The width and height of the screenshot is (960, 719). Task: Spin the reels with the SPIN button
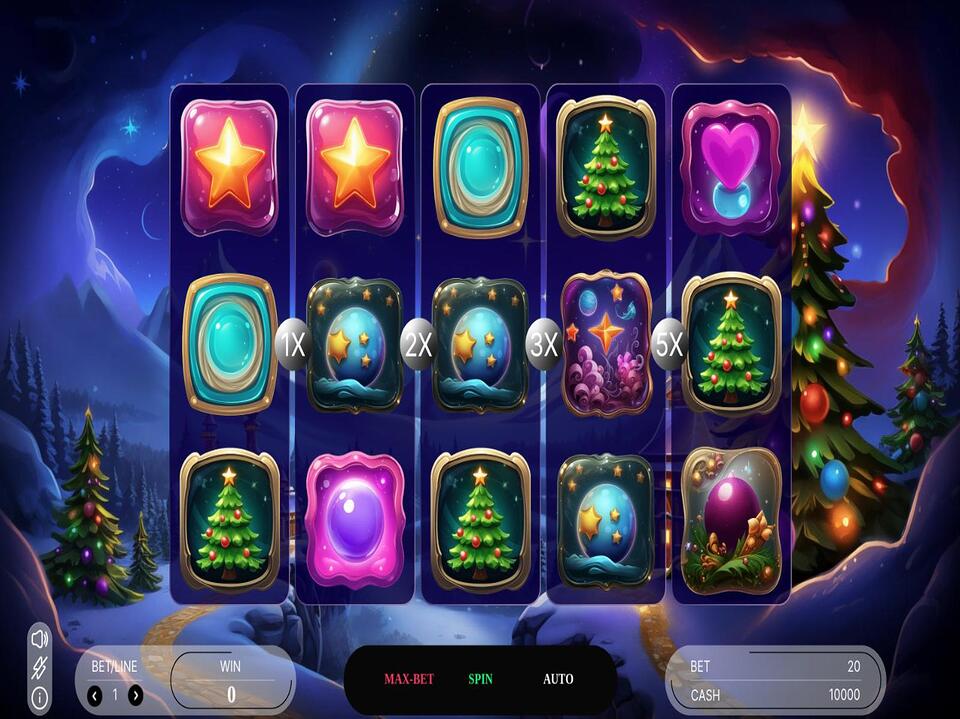tap(480, 680)
